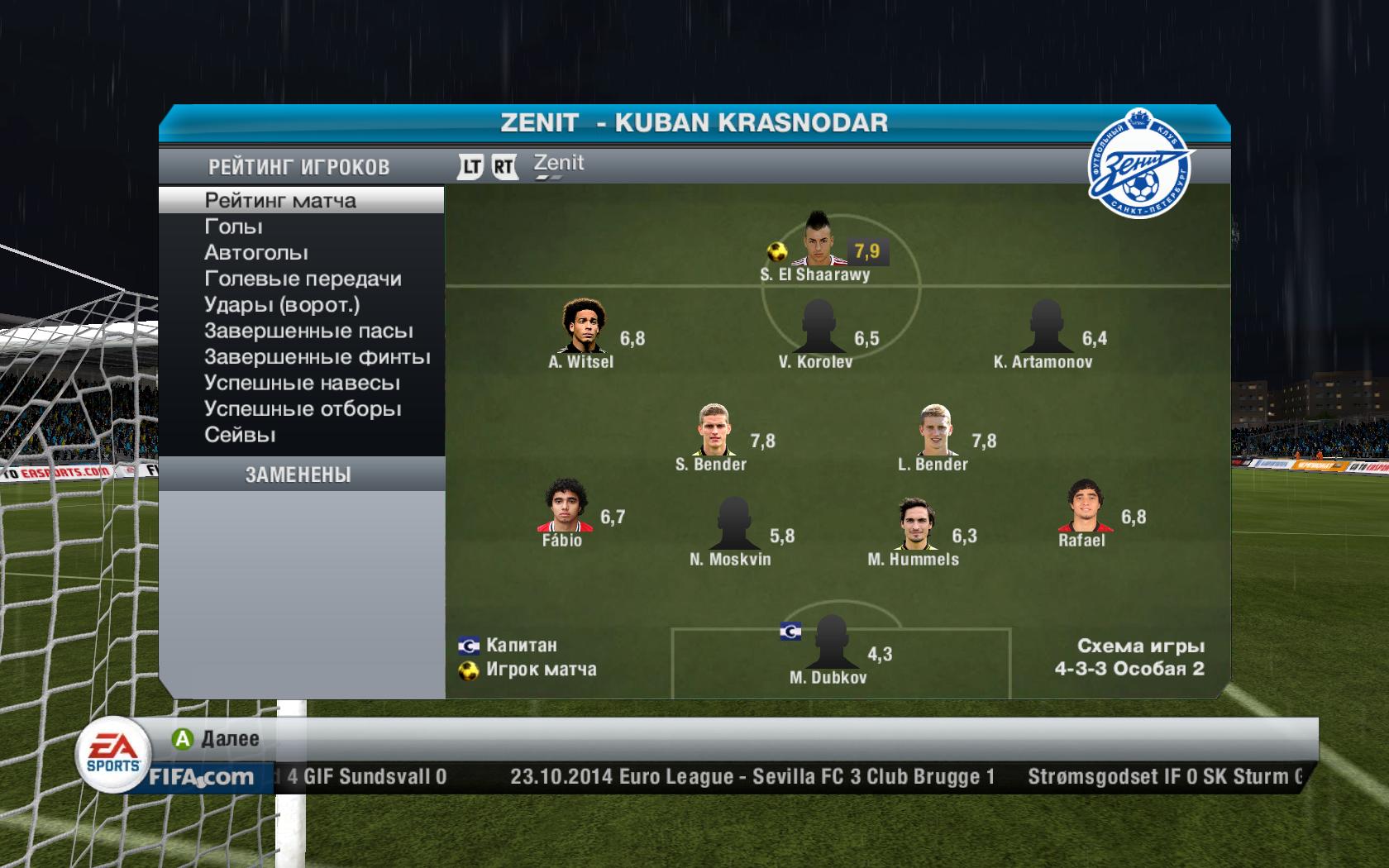Screen dimensions: 1389x868
Task: Choose the Завершенные финты entry
Action: (317, 357)
